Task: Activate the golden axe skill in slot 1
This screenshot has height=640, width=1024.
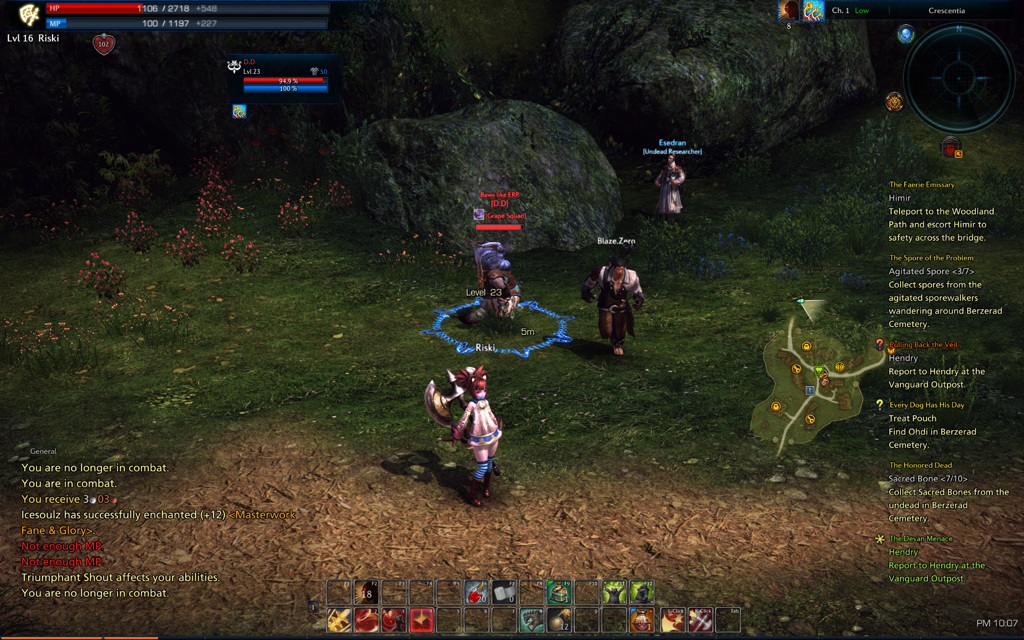Action: [x=340, y=620]
